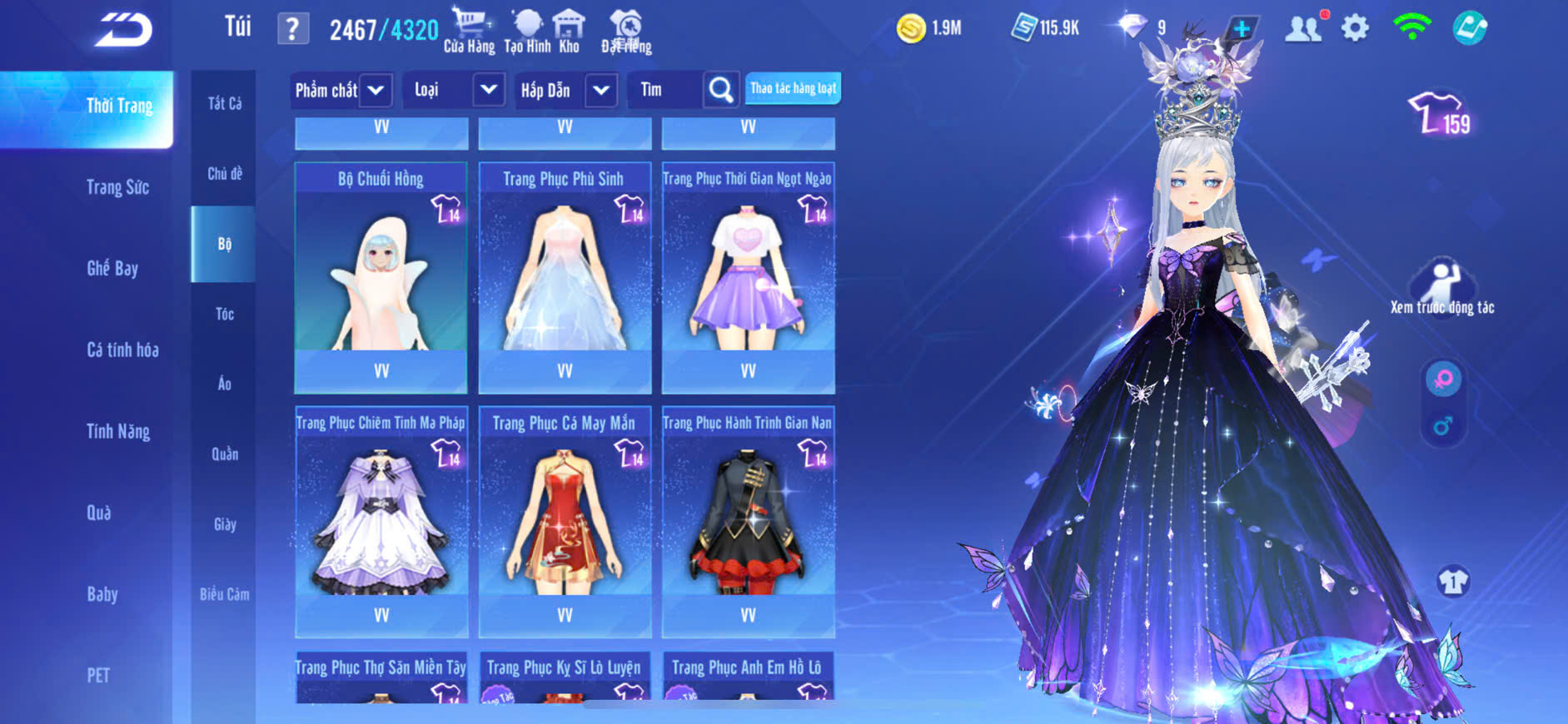
Task: Select the Bộ Chuối Hồng outfit
Action: click(x=381, y=275)
